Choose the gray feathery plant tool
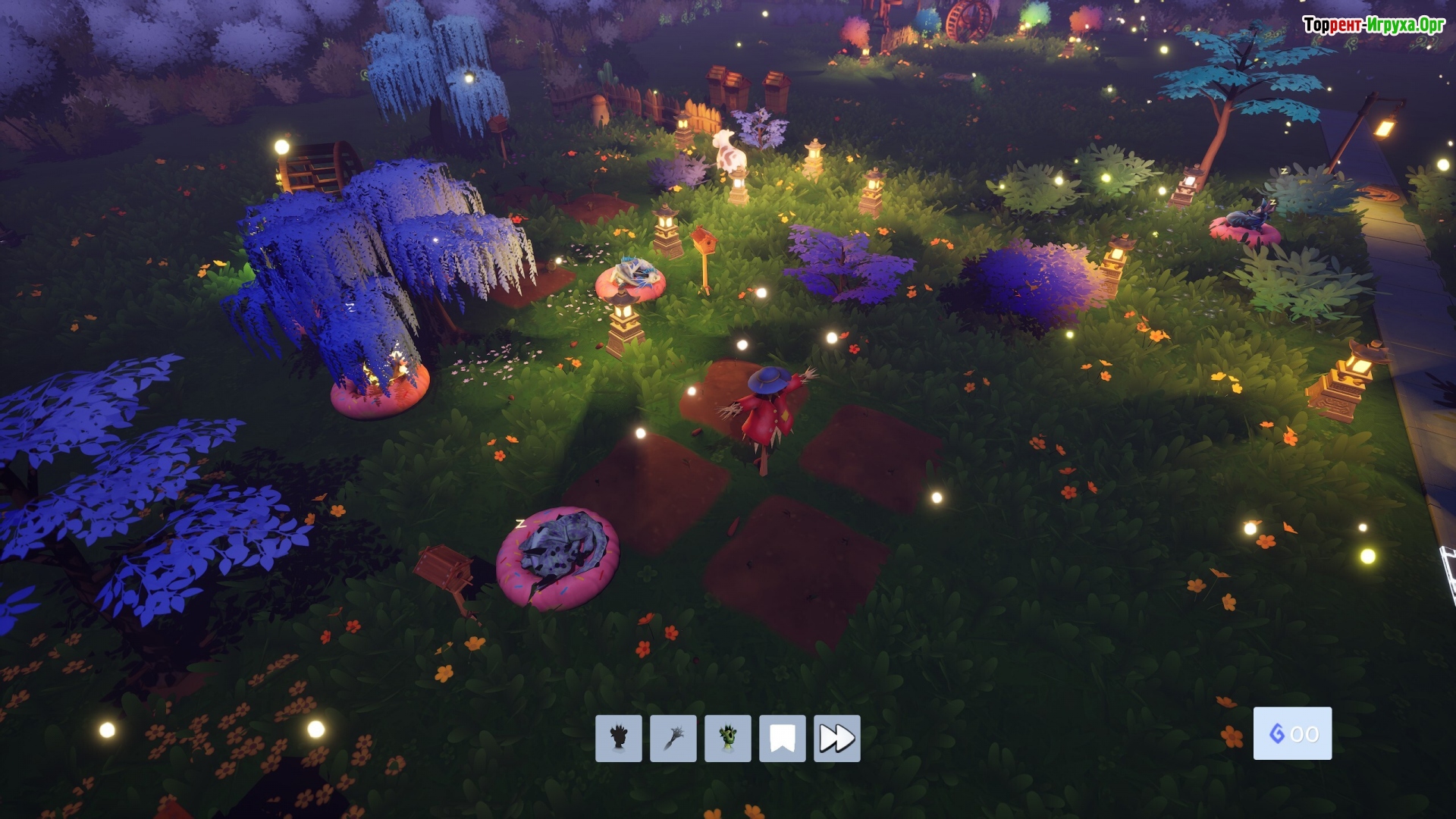Image resolution: width=1456 pixels, height=819 pixels. click(673, 738)
